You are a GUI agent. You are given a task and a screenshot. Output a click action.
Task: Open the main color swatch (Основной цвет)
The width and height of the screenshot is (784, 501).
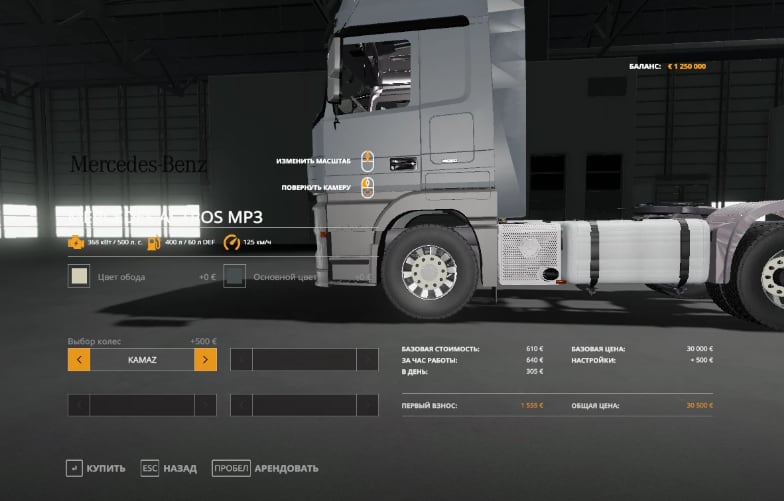coord(235,276)
